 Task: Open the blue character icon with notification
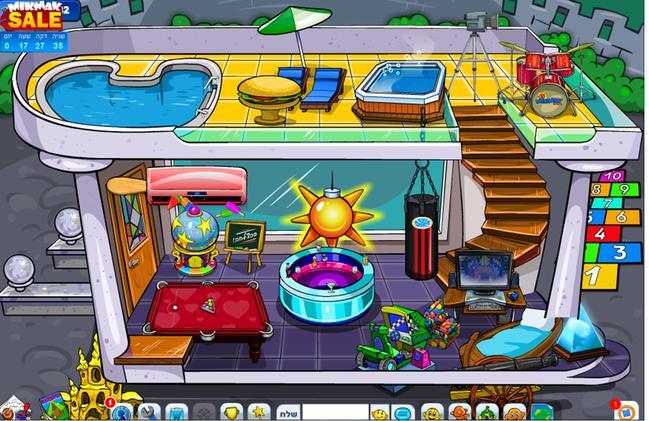click(x=121, y=411)
